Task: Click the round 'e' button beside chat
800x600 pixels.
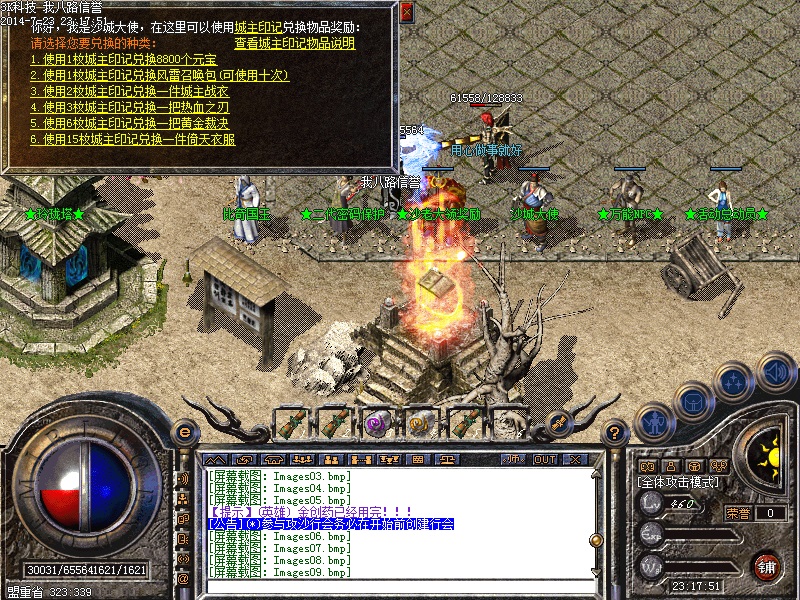Action: click(184, 432)
